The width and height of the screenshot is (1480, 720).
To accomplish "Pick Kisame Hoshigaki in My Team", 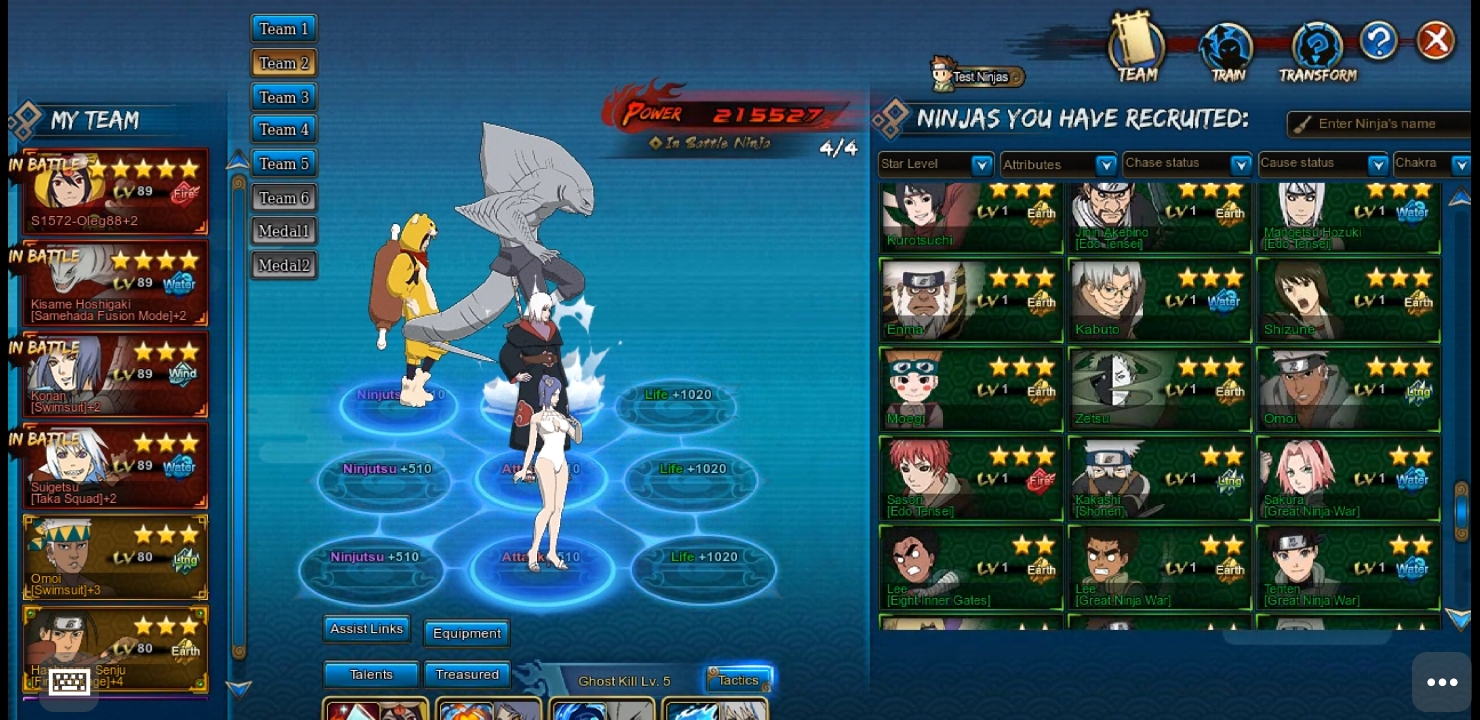I will click(116, 284).
